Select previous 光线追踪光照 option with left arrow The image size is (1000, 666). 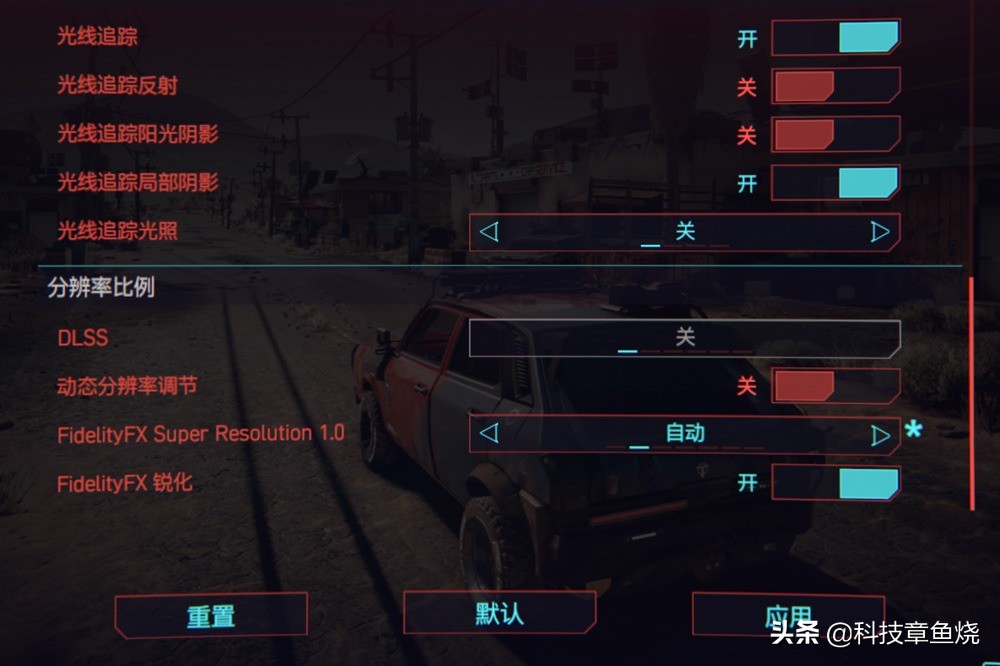[489, 232]
